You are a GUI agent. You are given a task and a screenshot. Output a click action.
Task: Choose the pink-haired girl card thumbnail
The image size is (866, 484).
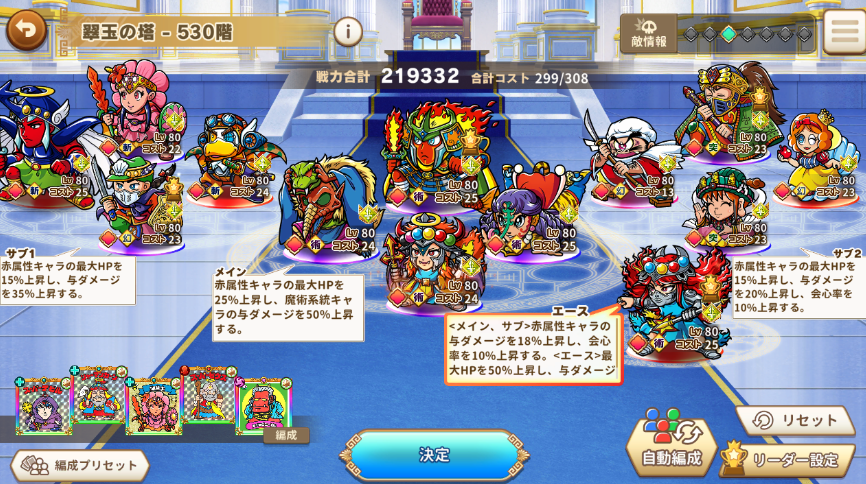153,406
